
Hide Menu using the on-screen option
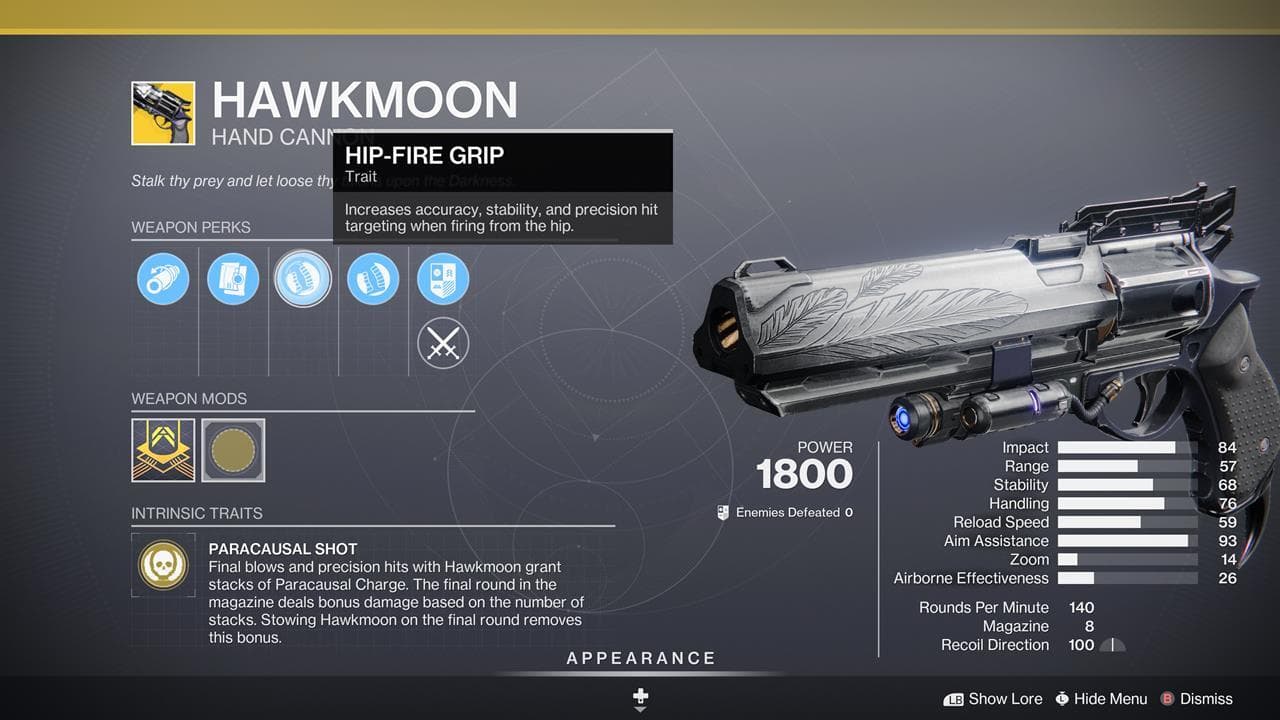1101,699
